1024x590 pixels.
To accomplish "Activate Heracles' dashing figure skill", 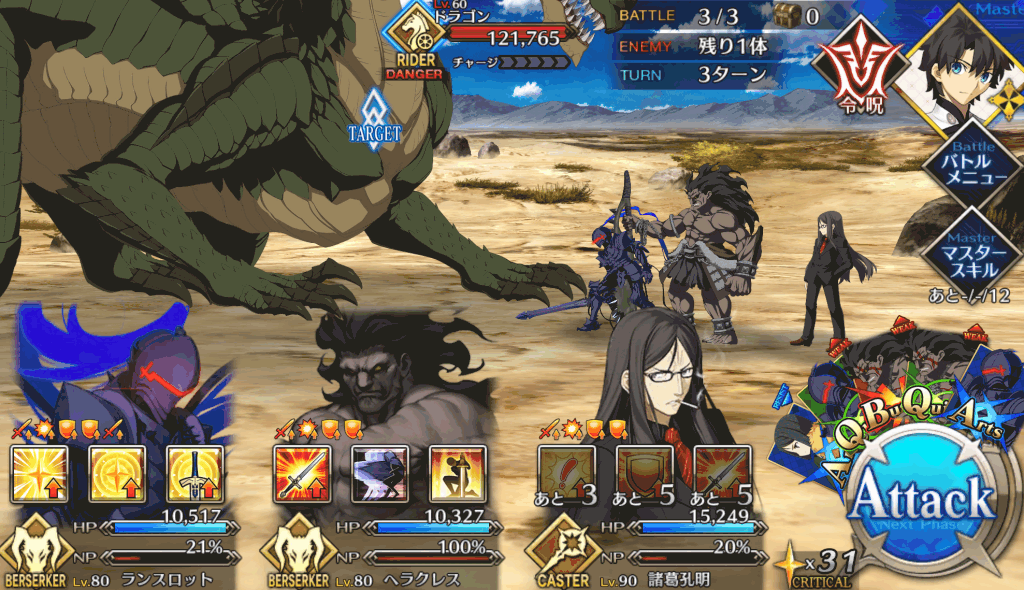I will point(380,474).
